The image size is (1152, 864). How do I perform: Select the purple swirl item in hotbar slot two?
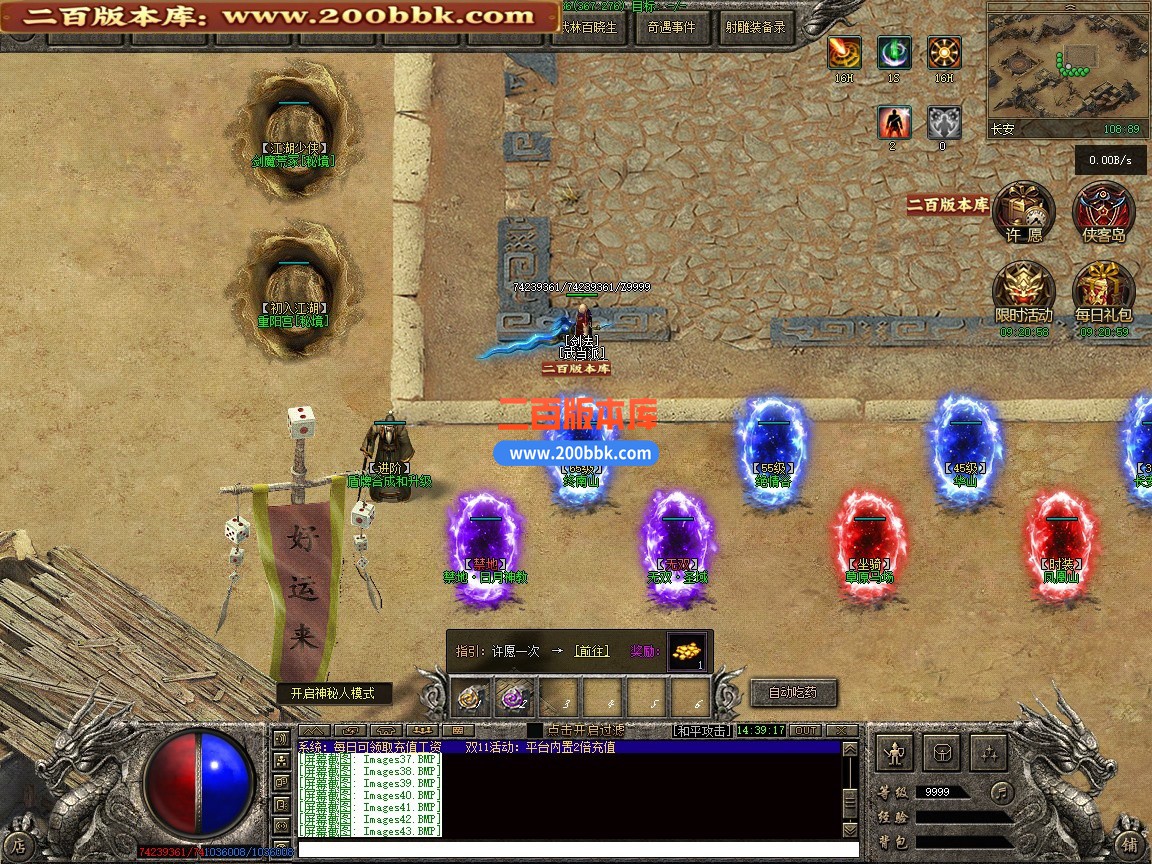pyautogui.click(x=517, y=696)
